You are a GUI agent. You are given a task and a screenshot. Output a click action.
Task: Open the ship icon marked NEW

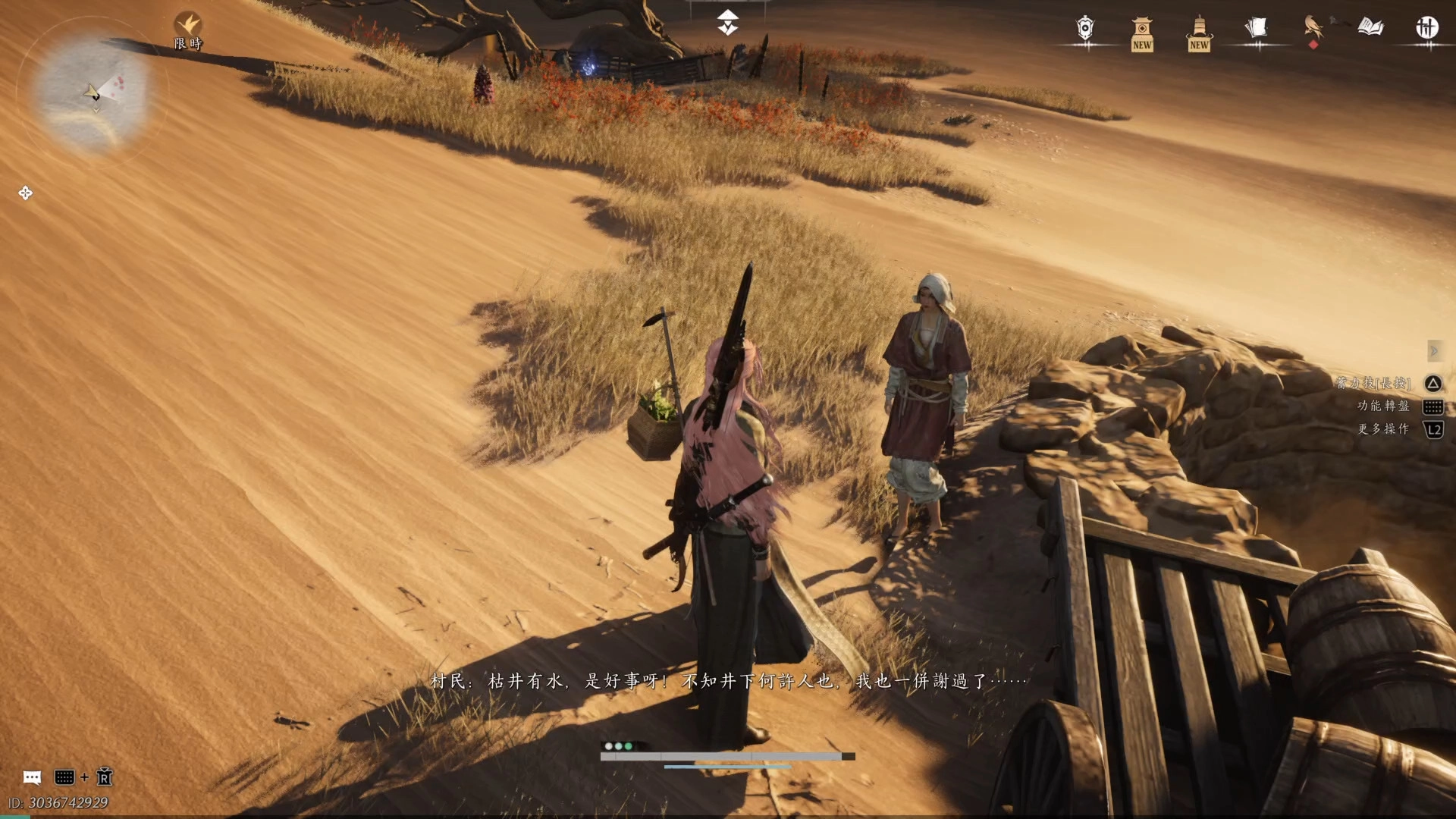click(1199, 33)
